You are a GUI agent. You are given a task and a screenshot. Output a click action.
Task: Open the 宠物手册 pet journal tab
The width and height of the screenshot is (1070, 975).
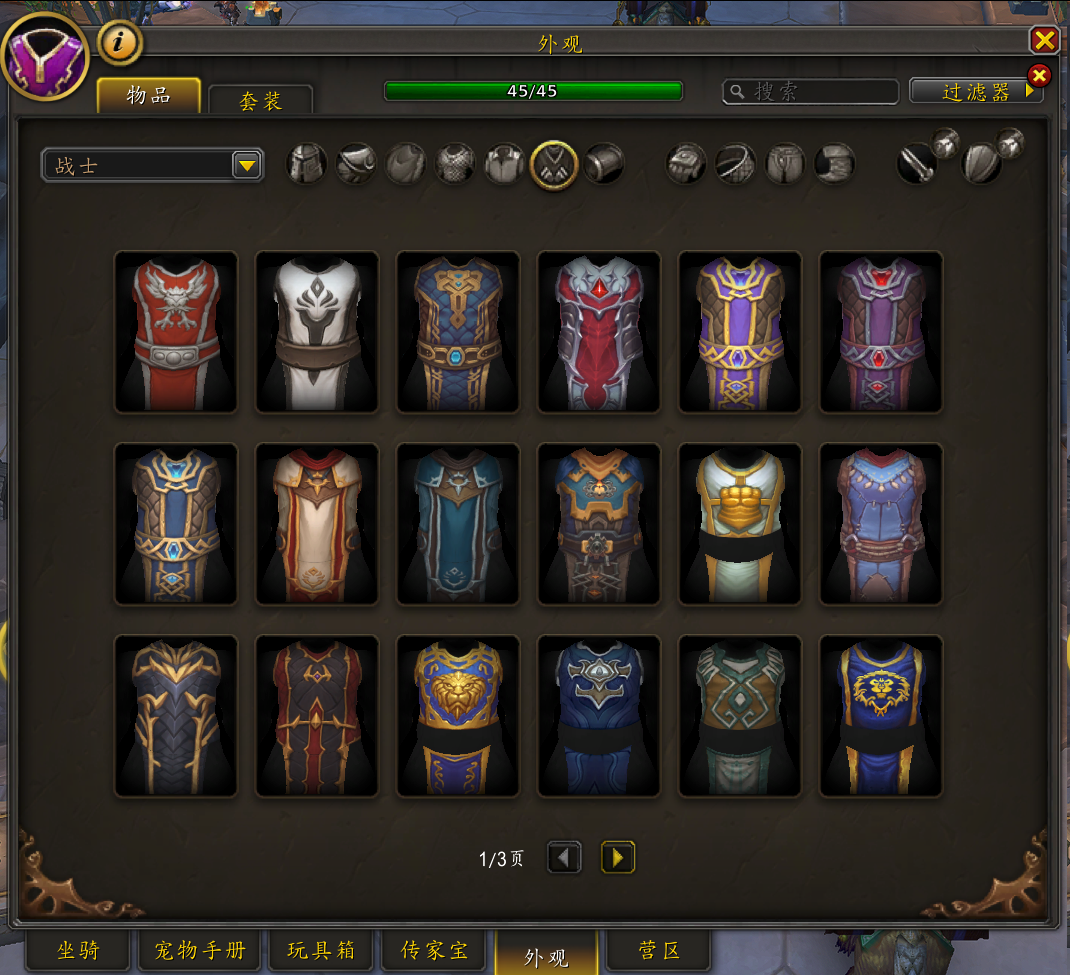[200, 950]
